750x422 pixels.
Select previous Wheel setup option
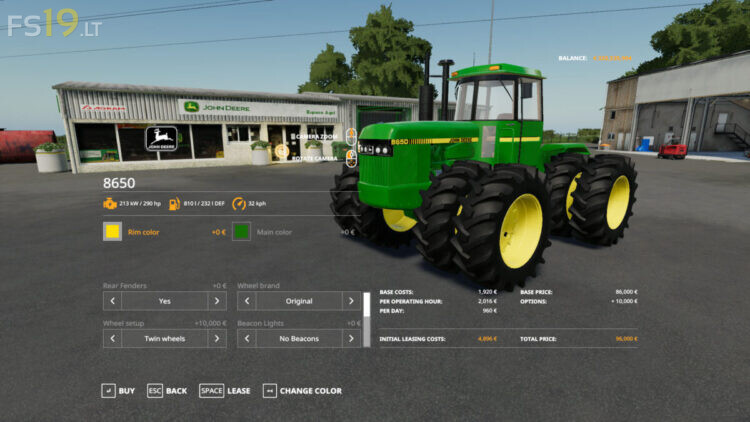click(x=112, y=339)
